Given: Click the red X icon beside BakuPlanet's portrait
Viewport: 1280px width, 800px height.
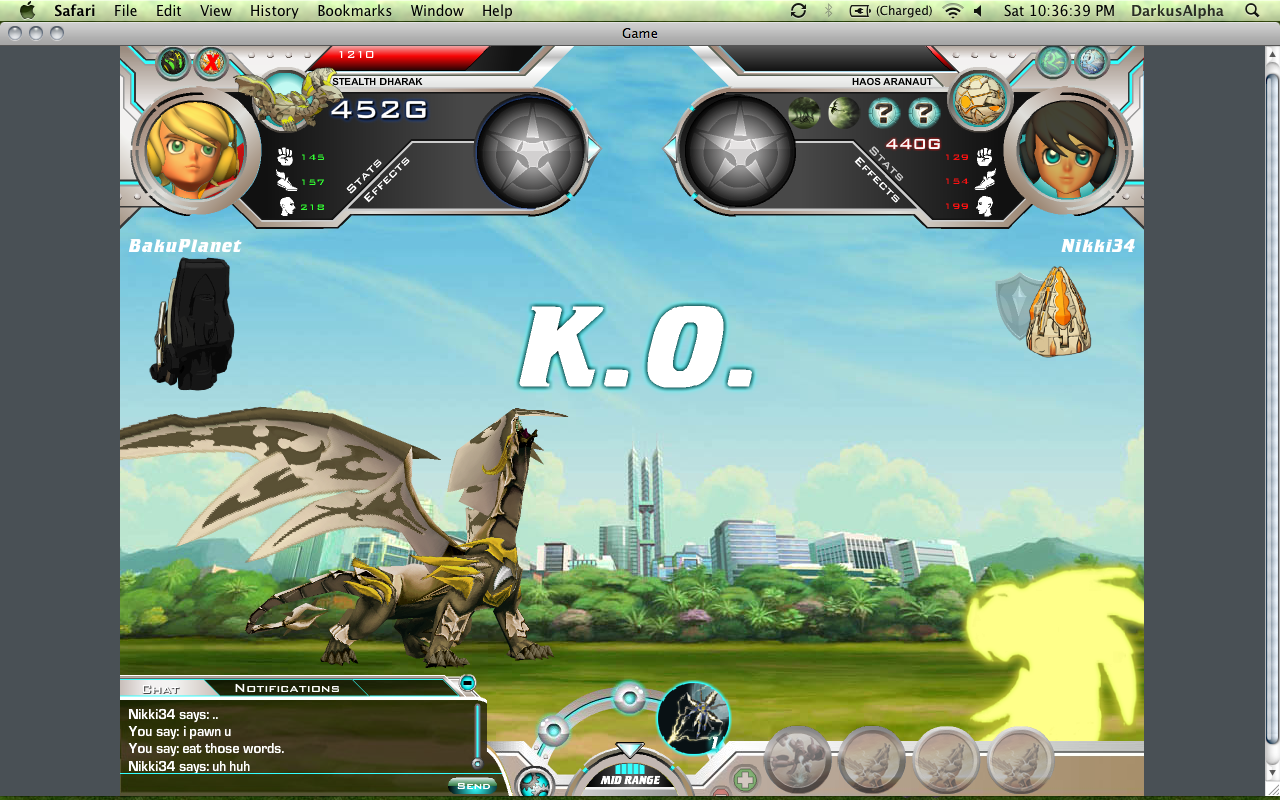Looking at the screenshot, I should point(210,63).
